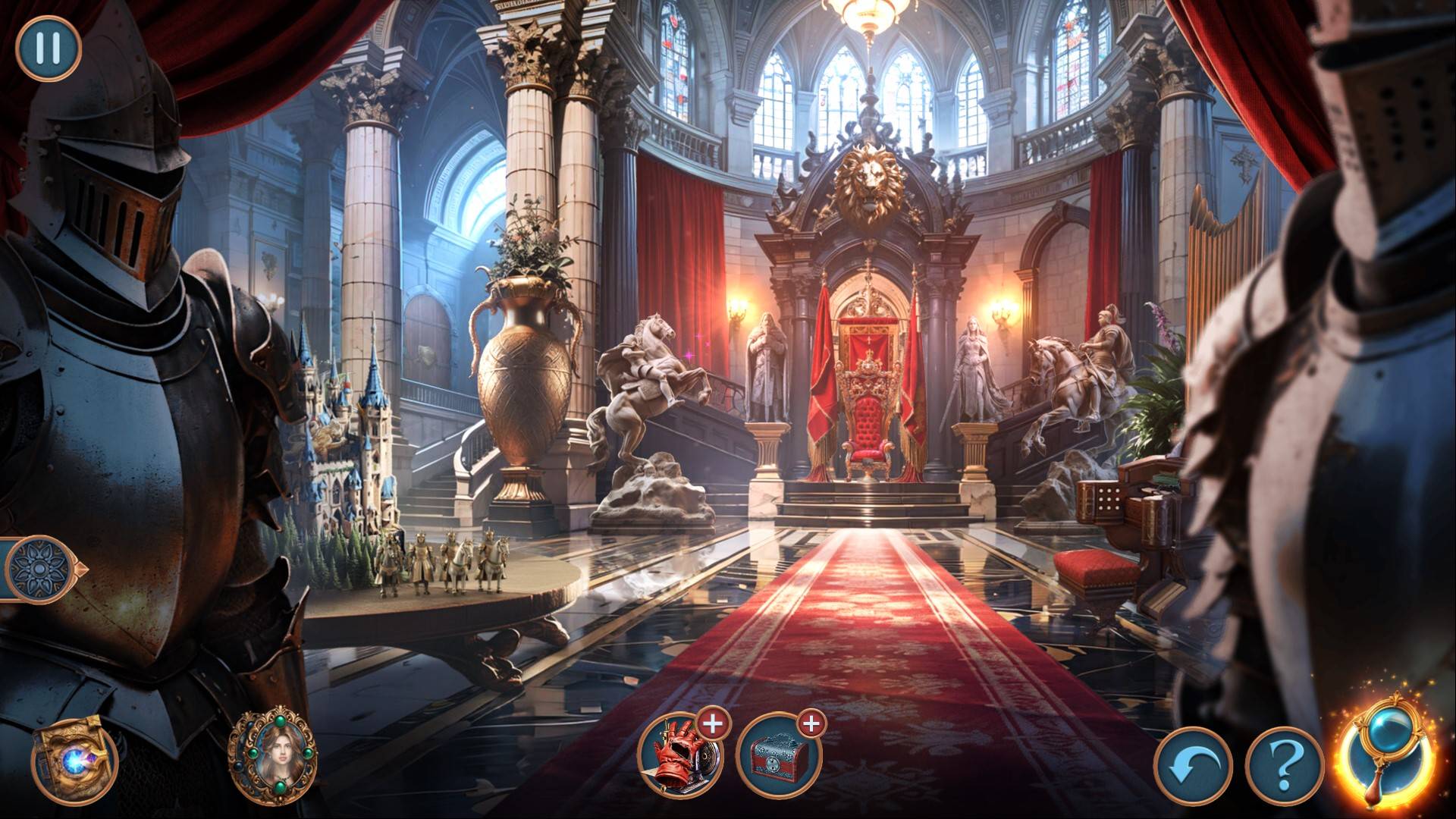Open the side panel with the ornate tab
The image size is (1456, 819).
click(39, 568)
